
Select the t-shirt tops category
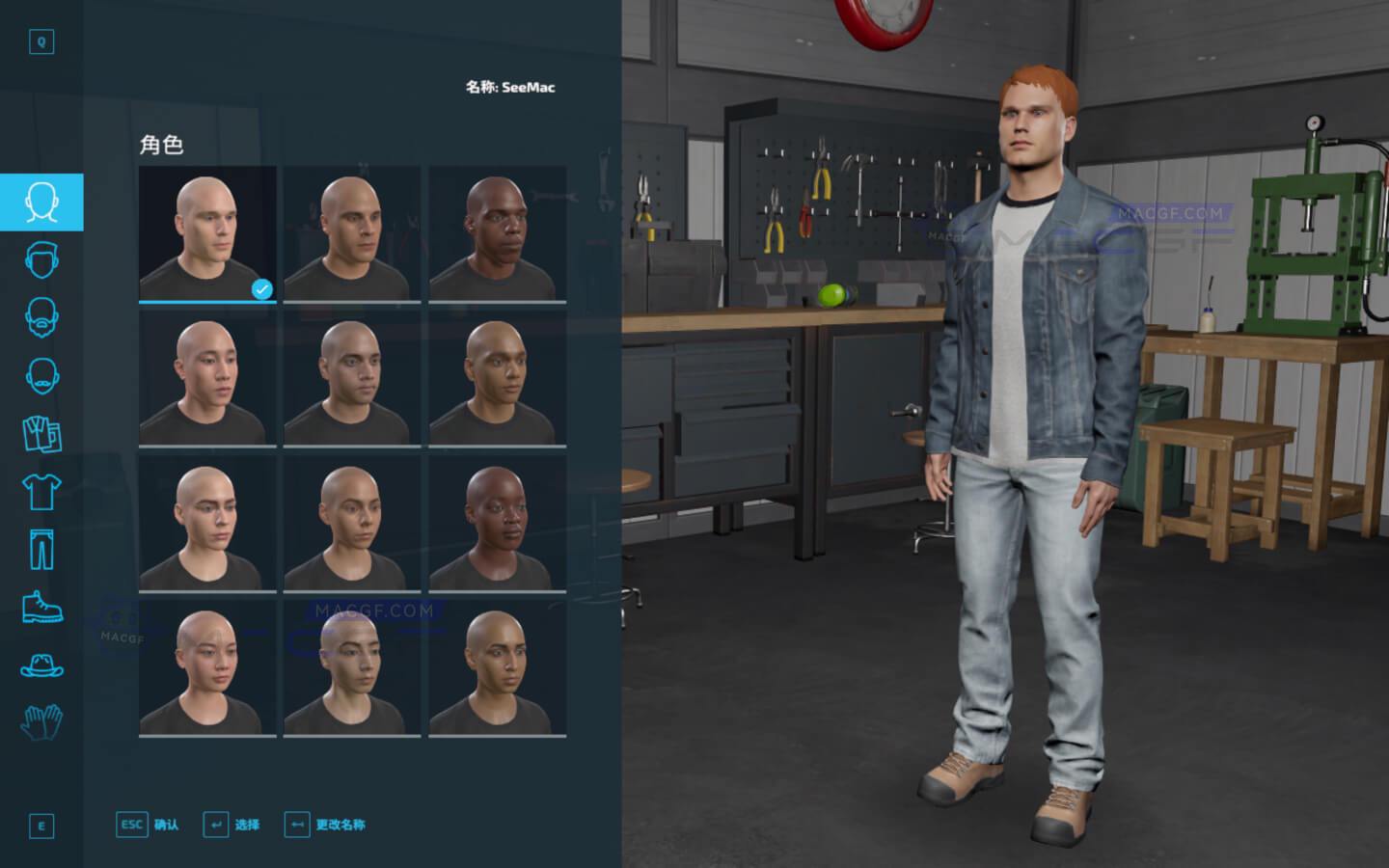coord(41,492)
